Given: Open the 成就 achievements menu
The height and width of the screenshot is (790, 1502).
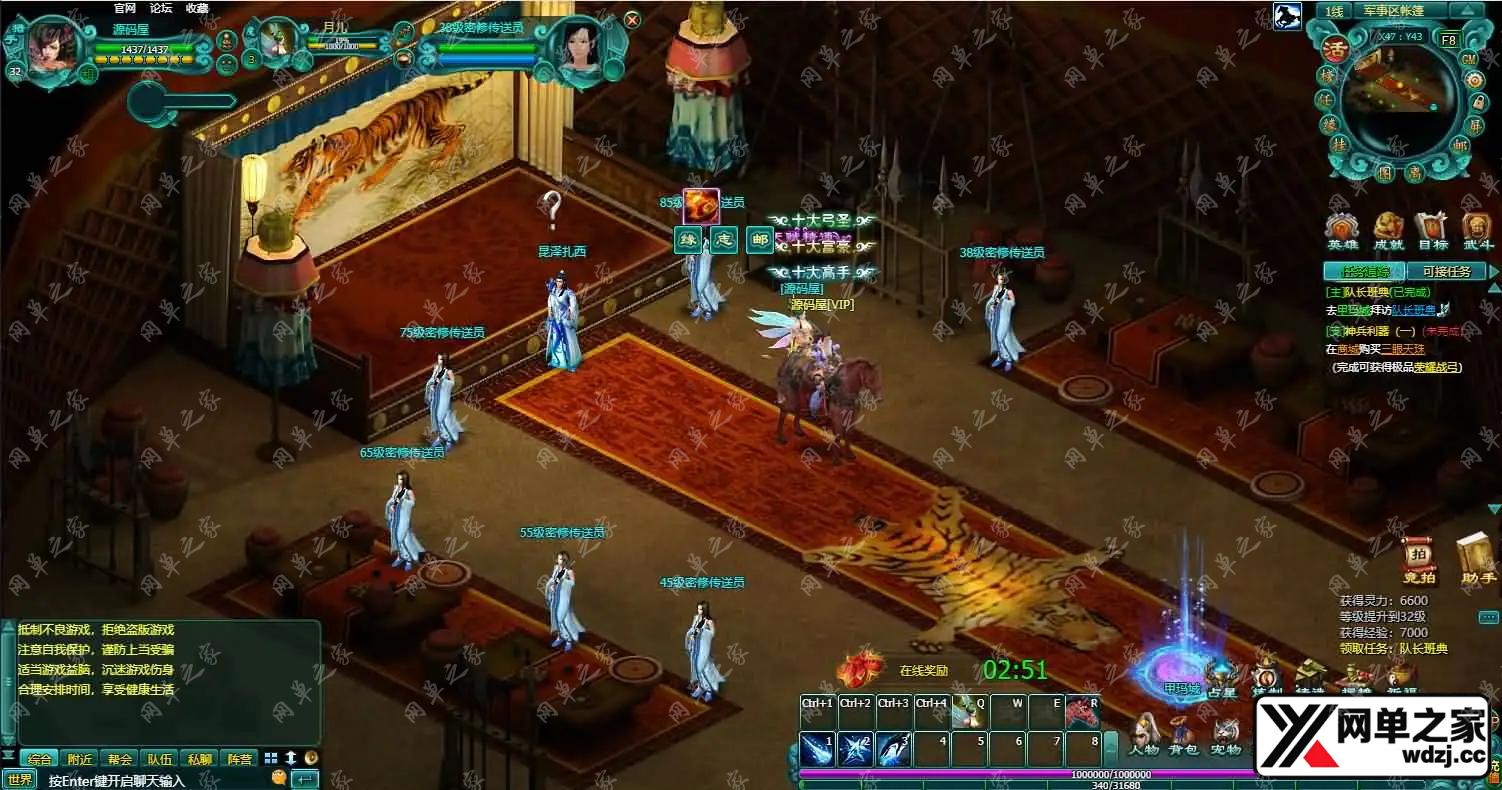Looking at the screenshot, I should pos(1388,232).
